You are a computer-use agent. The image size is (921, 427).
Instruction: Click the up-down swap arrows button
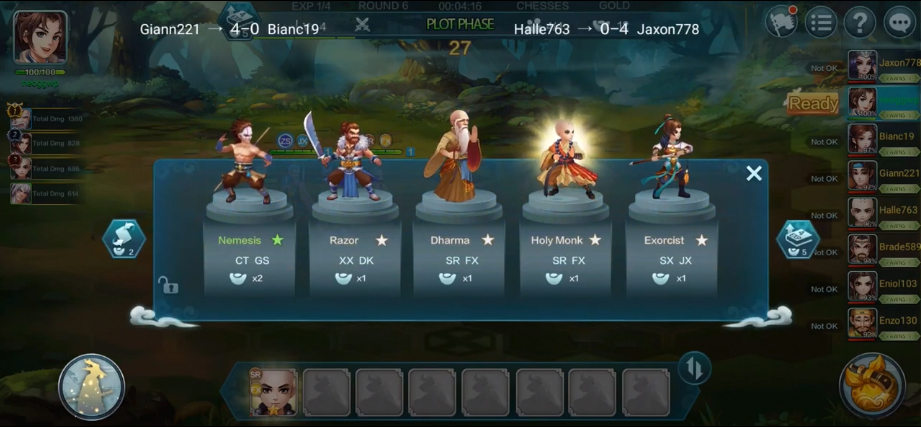(692, 368)
